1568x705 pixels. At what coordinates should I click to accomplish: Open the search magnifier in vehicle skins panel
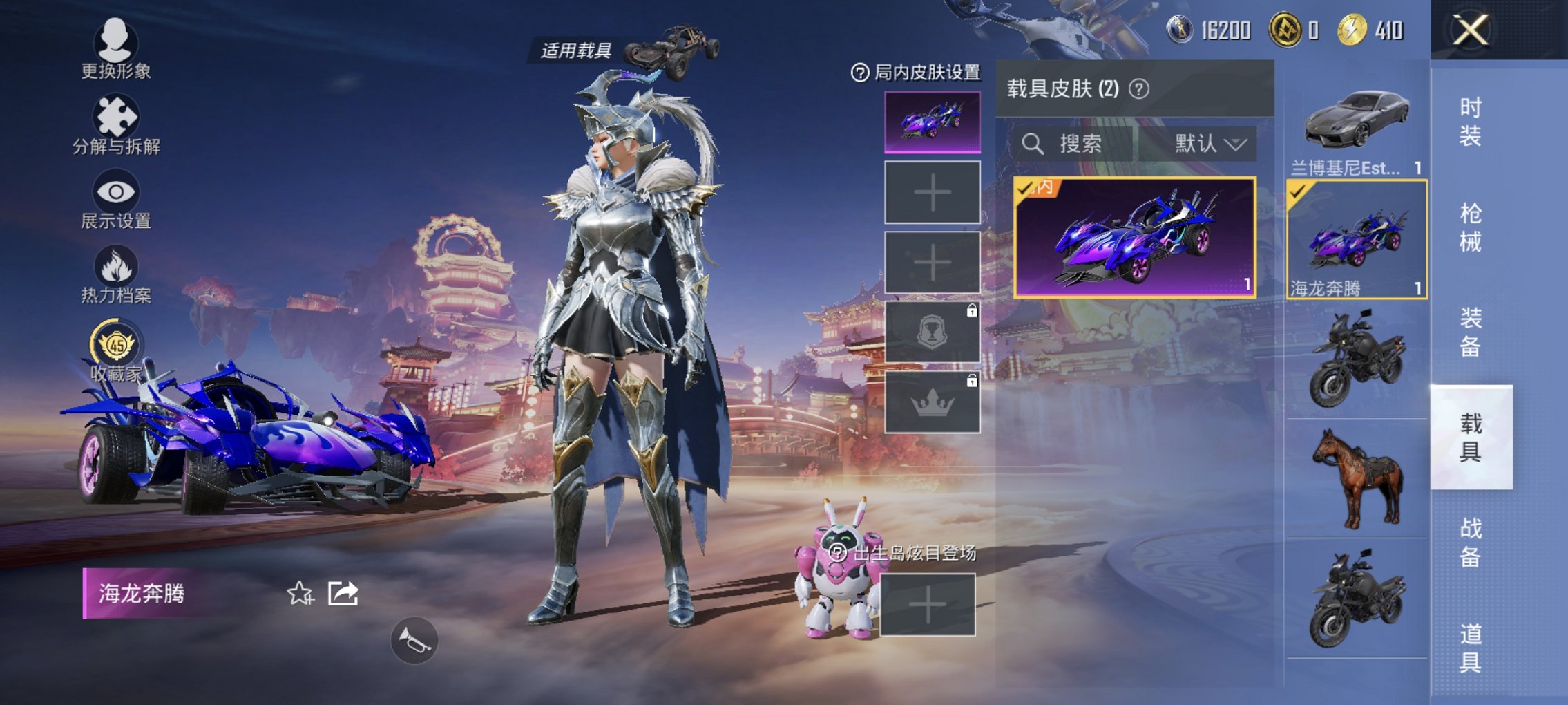click(x=1033, y=144)
